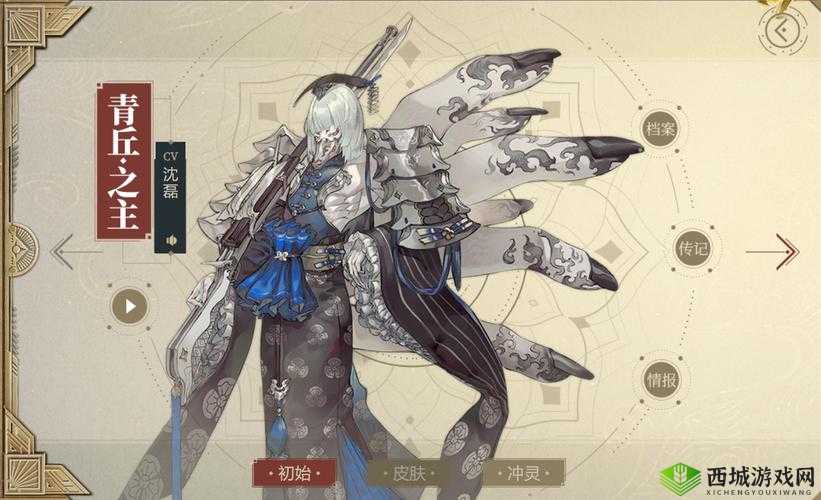
Task: Play the character animation with round play button
Action: [x=131, y=303]
